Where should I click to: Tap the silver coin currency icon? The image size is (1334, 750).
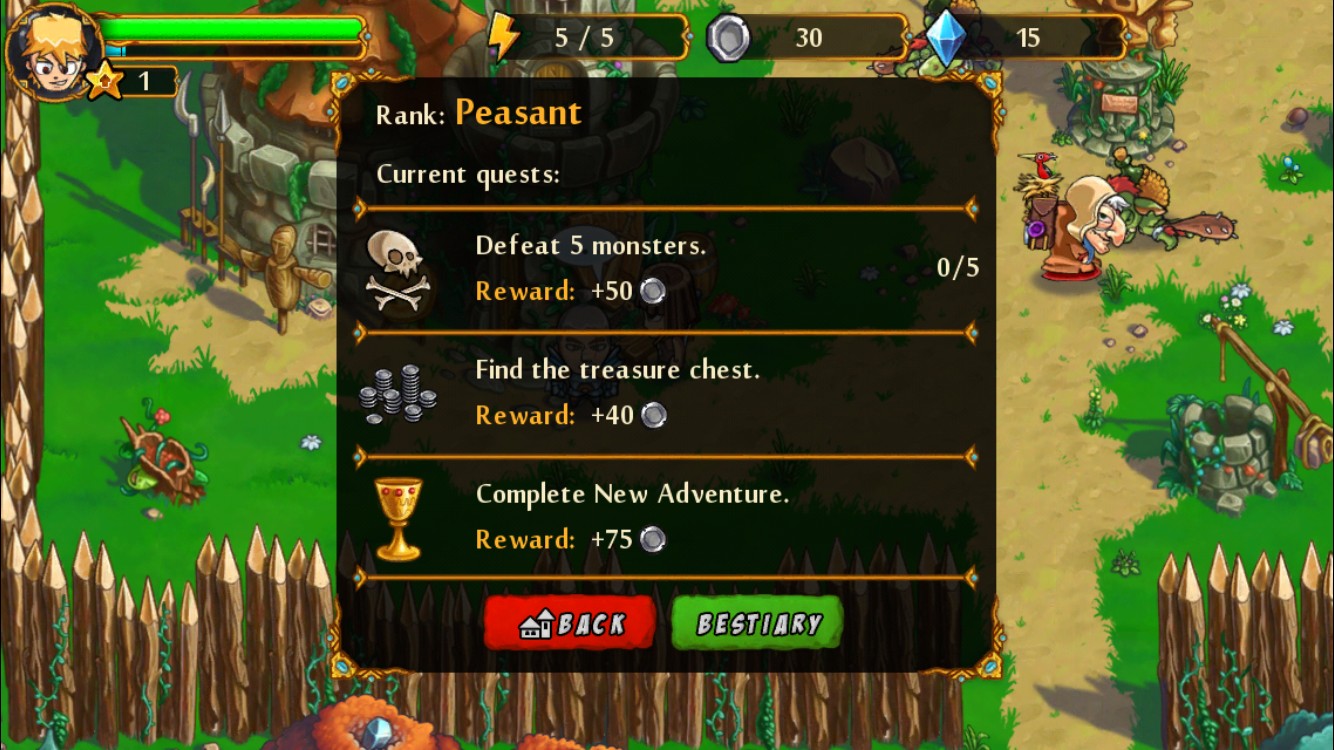(x=727, y=39)
